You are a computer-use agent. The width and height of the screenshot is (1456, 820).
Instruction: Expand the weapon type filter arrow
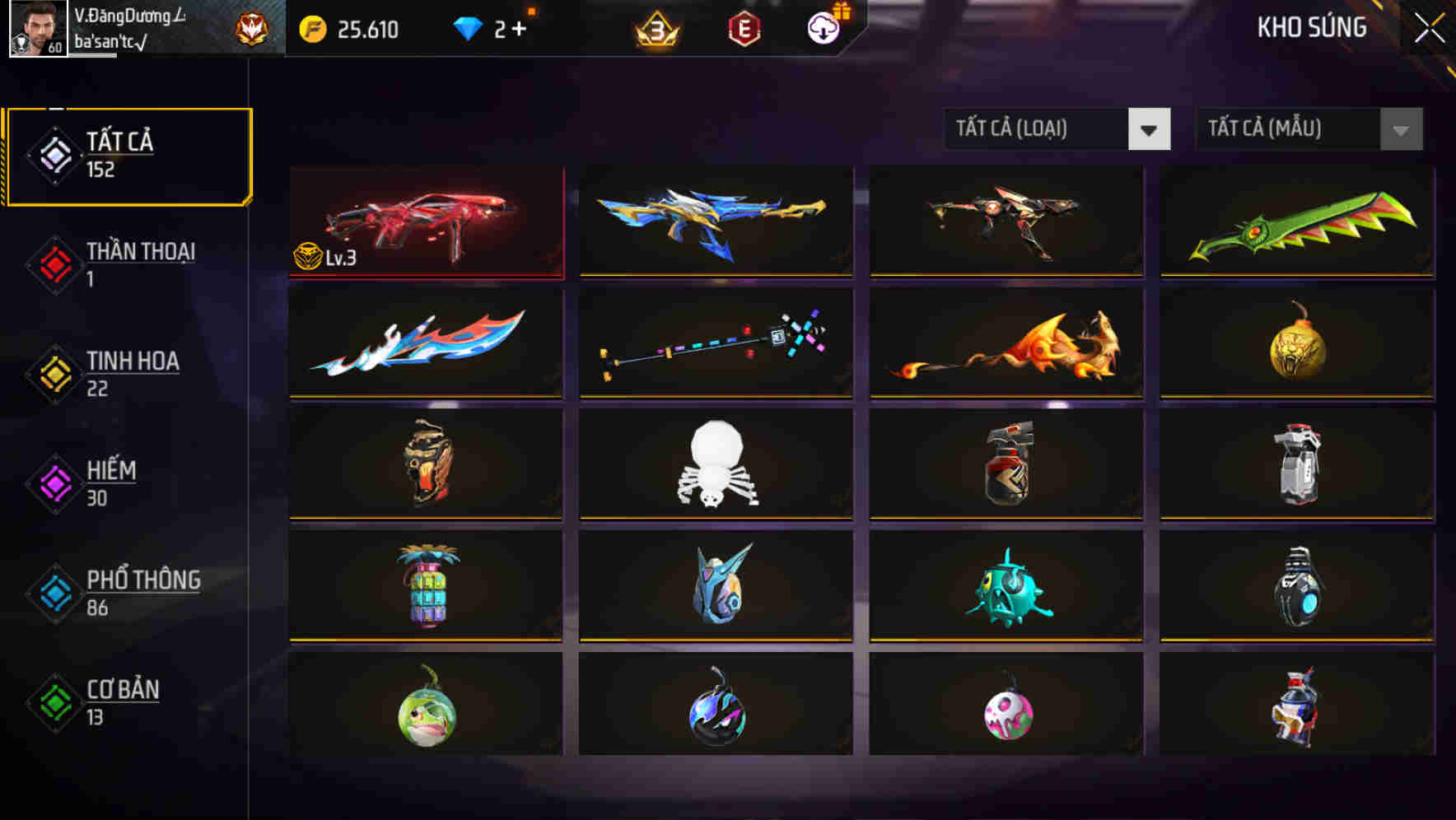[1150, 129]
